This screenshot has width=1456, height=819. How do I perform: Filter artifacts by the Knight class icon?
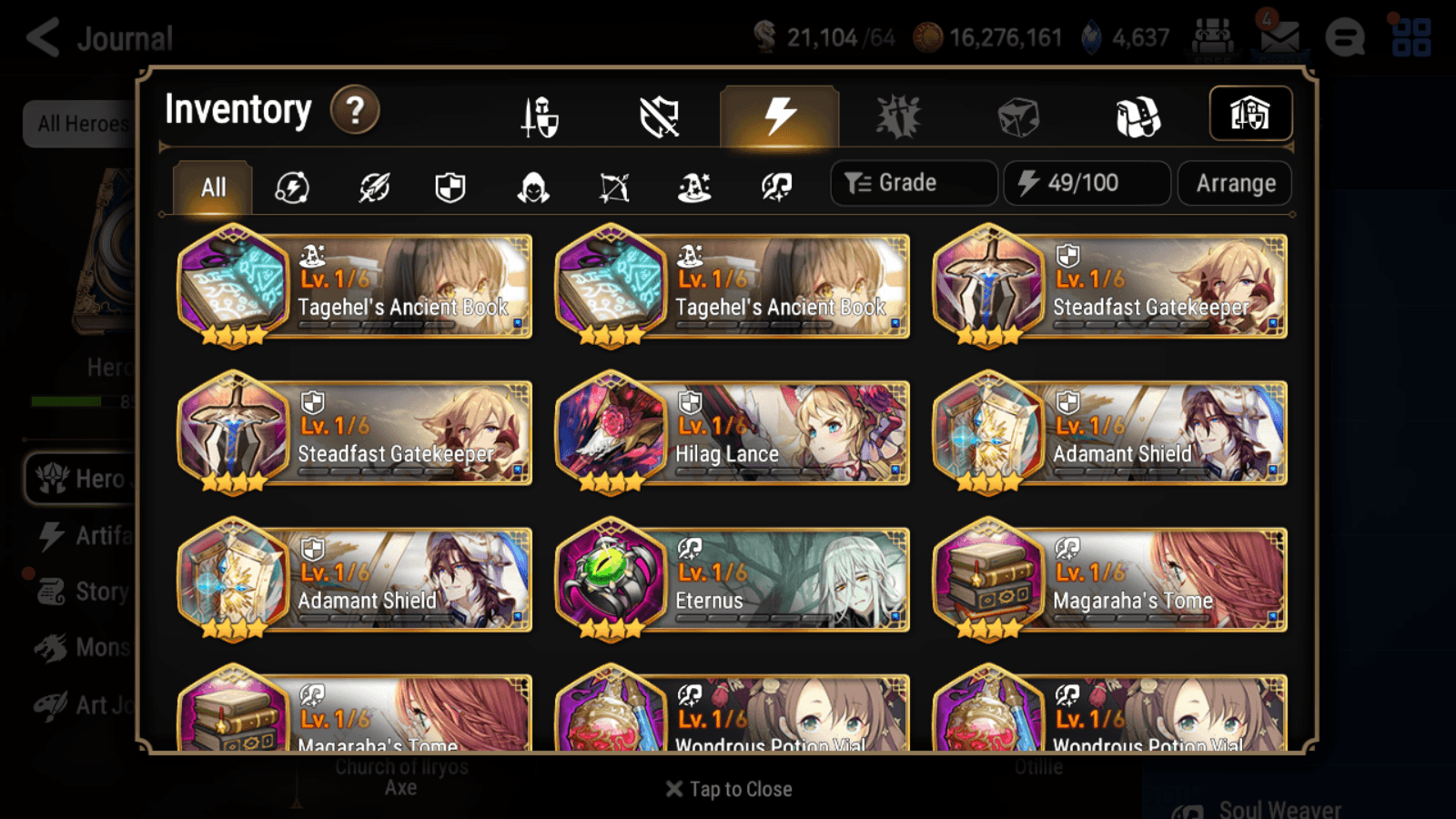point(451,187)
